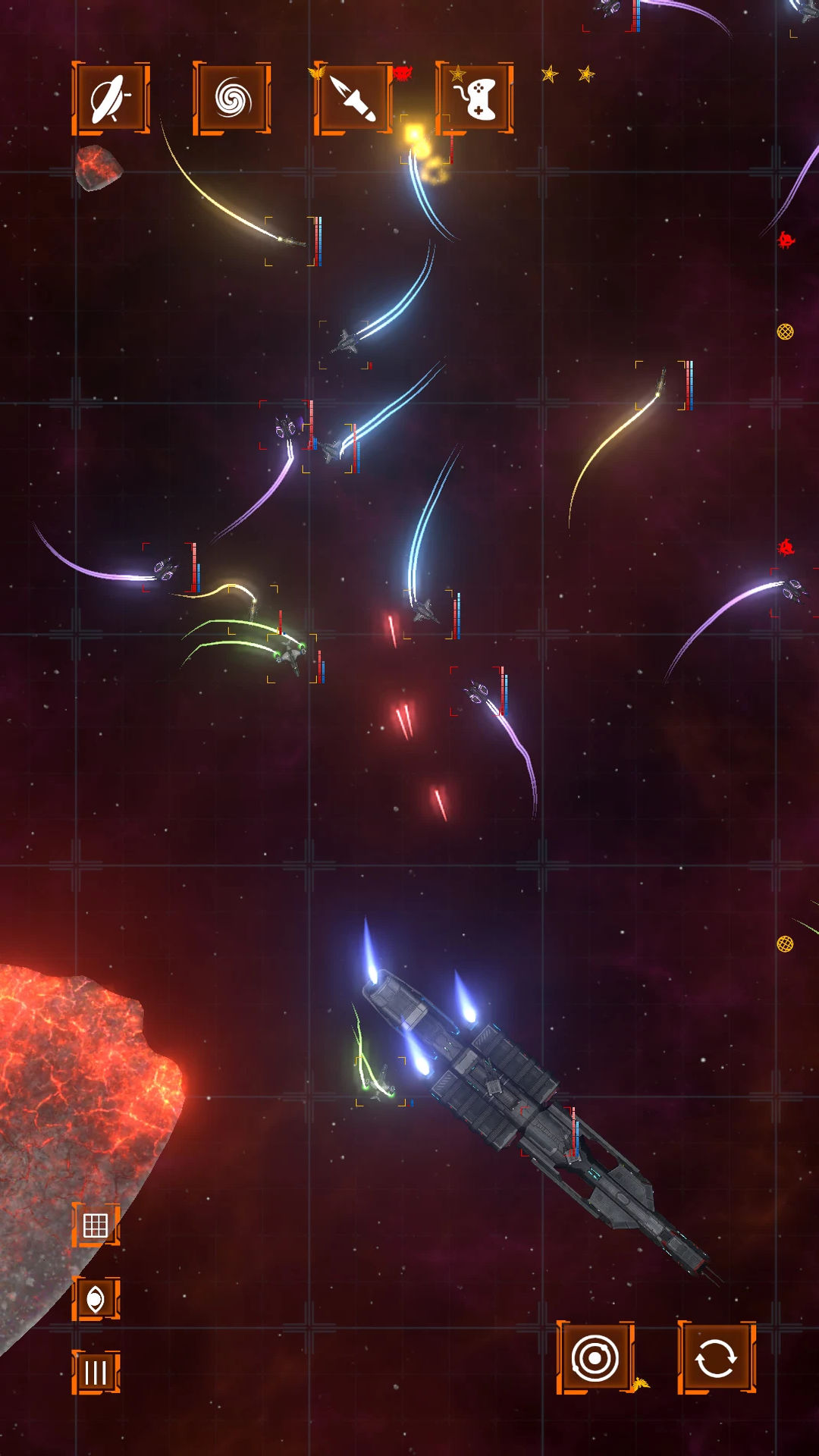Tap the satellite dish icon button
This screenshot has height=1456, width=819.
coord(111,99)
